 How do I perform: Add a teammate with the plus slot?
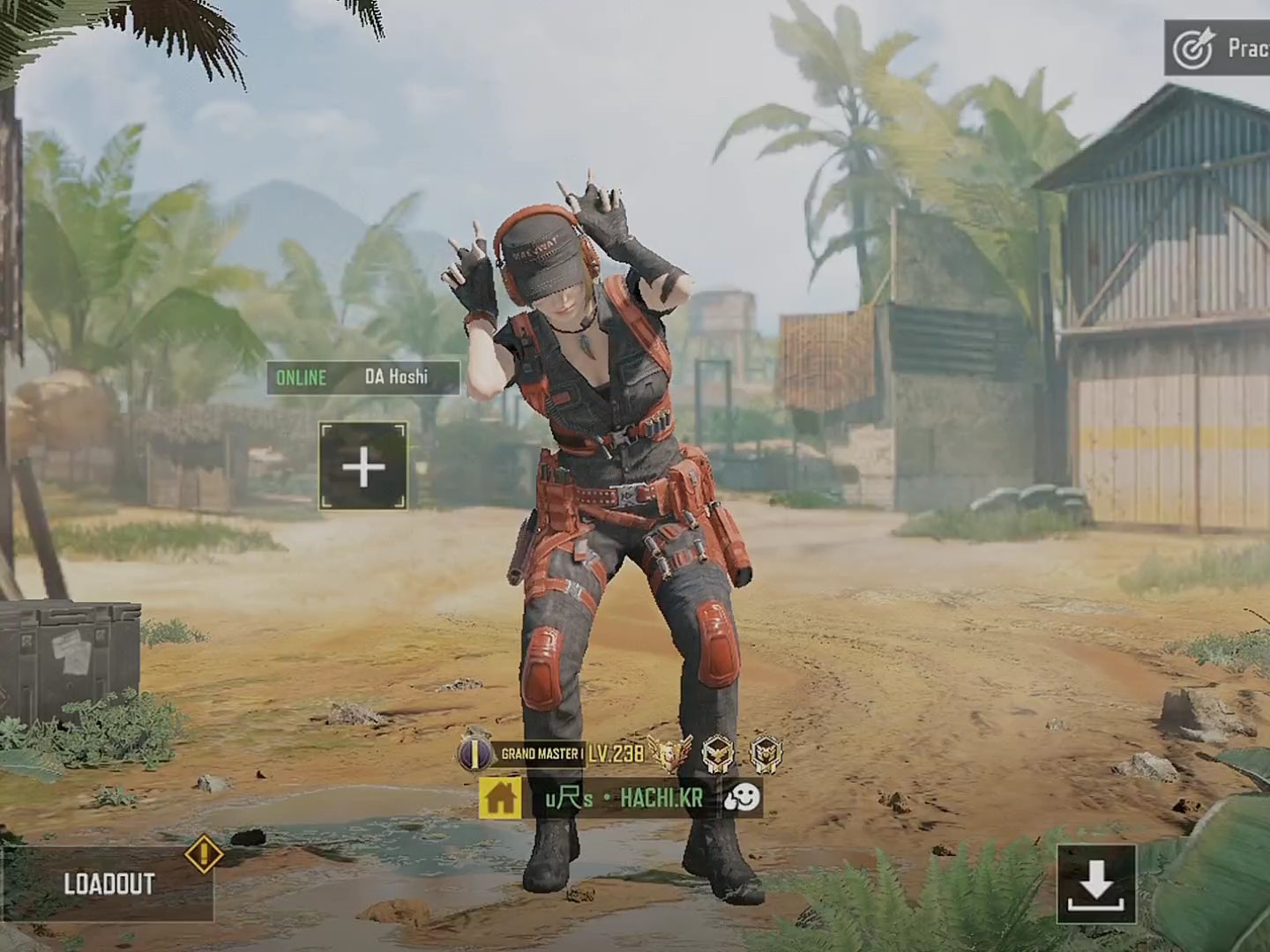363,466
